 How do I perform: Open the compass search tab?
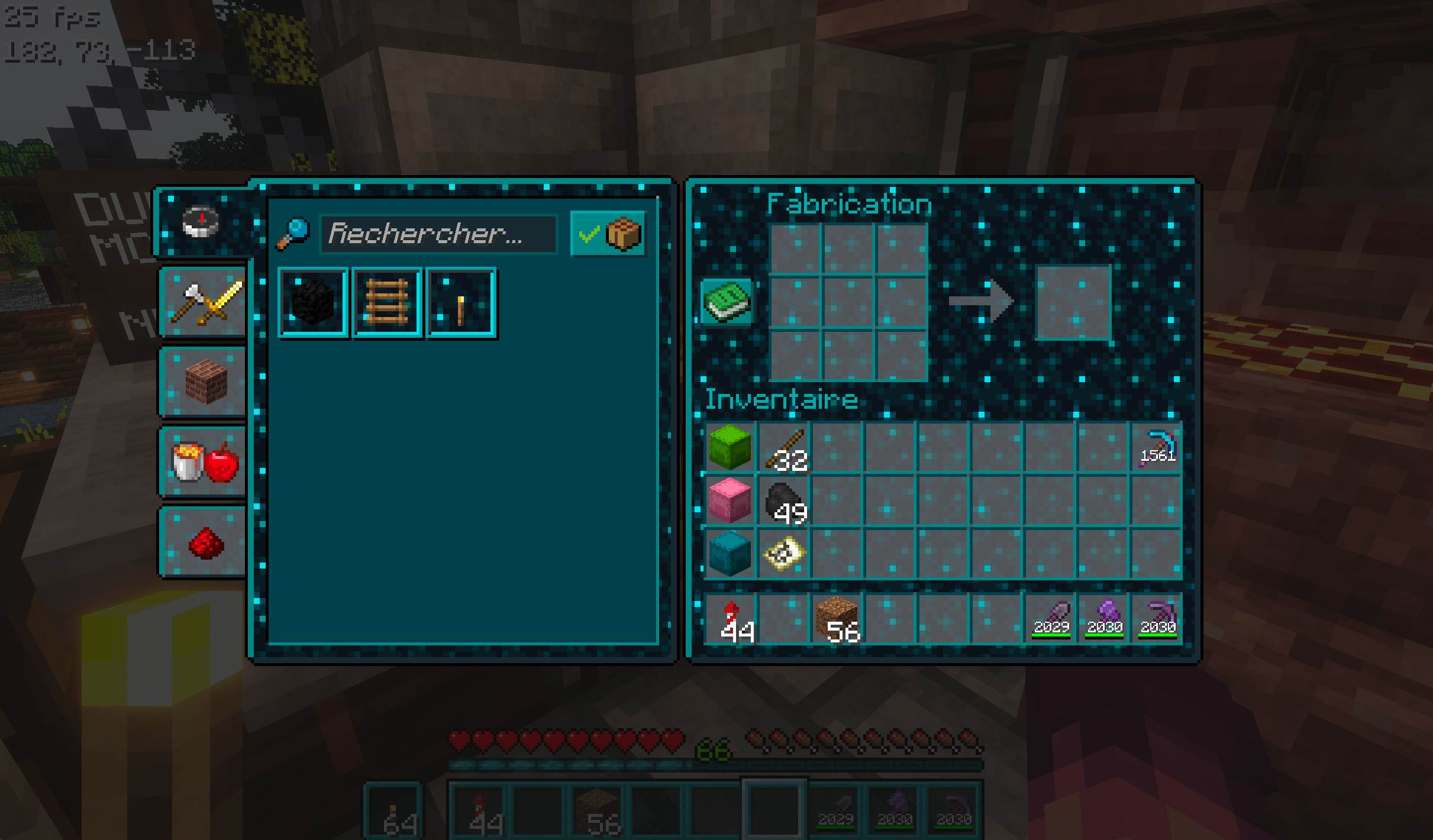coord(201,222)
